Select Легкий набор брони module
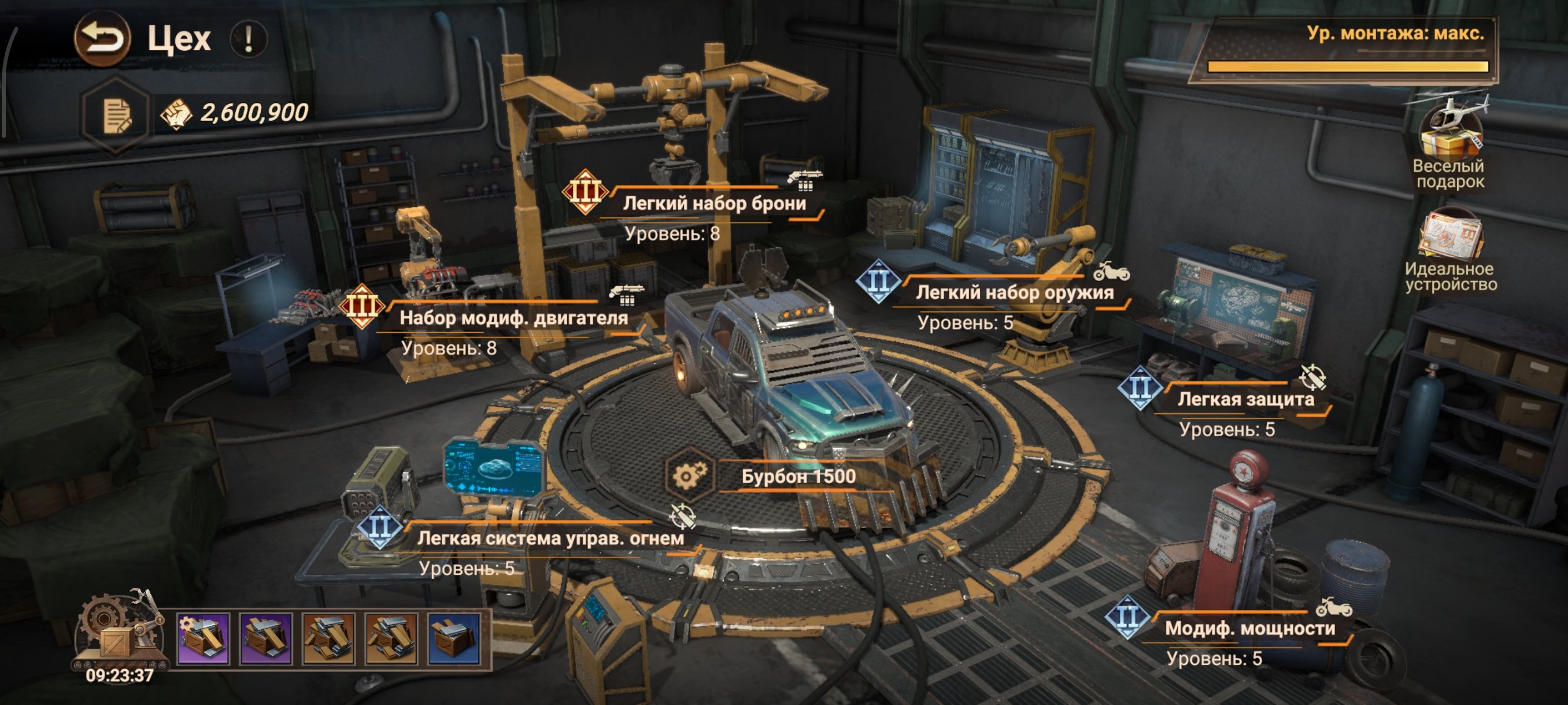Screen dimensions: 1568x705 [713, 204]
